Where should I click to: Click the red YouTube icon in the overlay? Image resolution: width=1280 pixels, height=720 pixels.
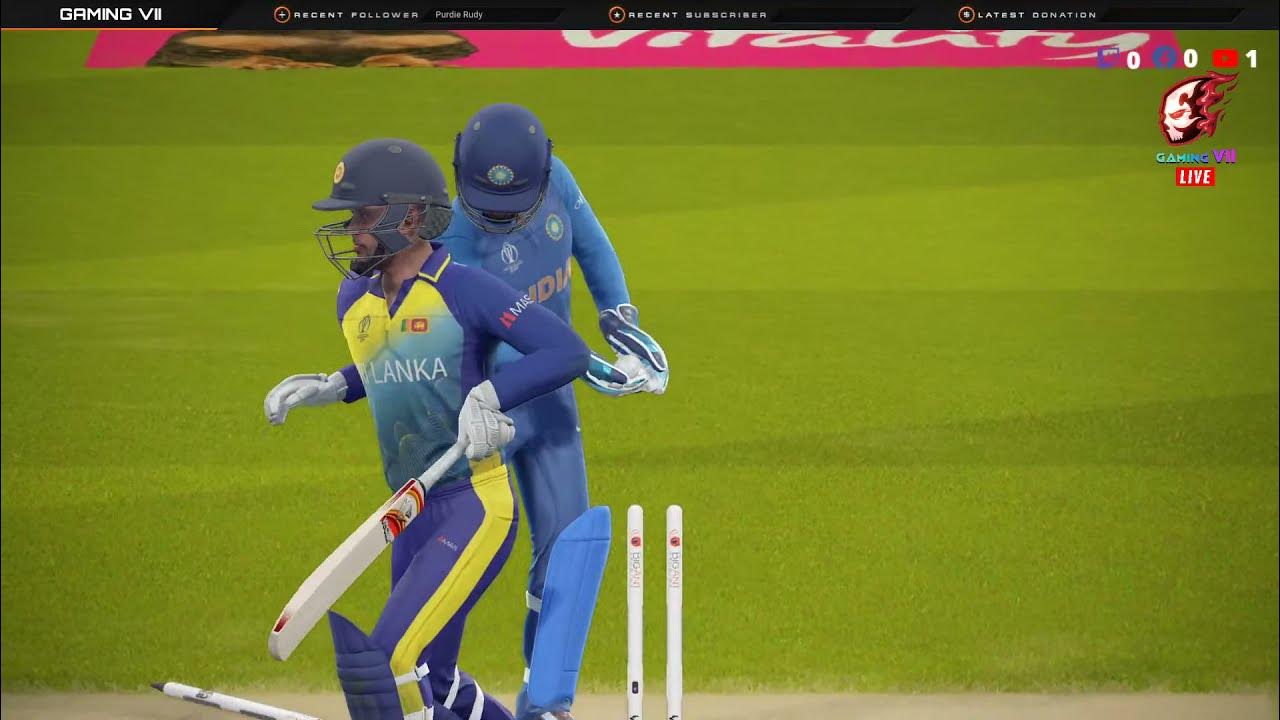coord(1225,59)
